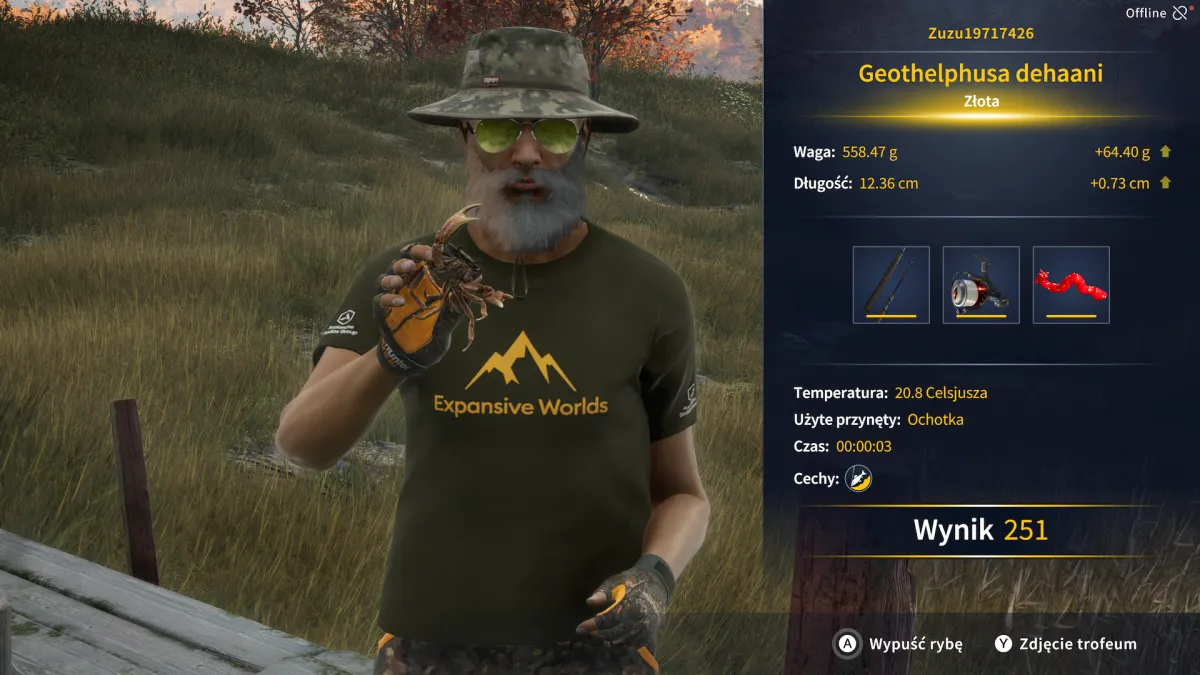Choose Wypuść rybę to release the catch
Image resolution: width=1200 pixels, height=675 pixels.
pos(900,644)
